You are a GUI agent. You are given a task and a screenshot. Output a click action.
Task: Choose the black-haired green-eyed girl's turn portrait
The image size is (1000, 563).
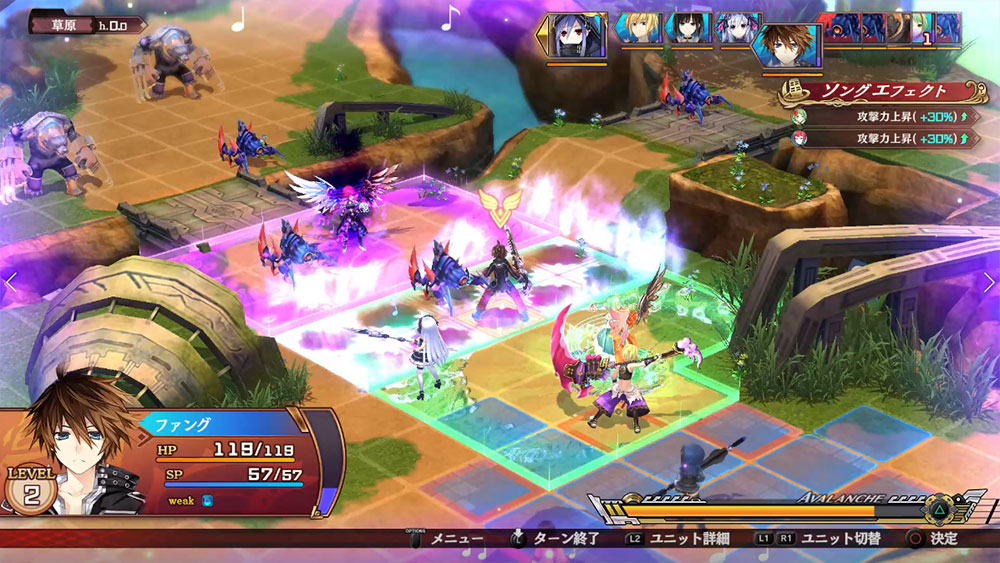click(x=689, y=29)
